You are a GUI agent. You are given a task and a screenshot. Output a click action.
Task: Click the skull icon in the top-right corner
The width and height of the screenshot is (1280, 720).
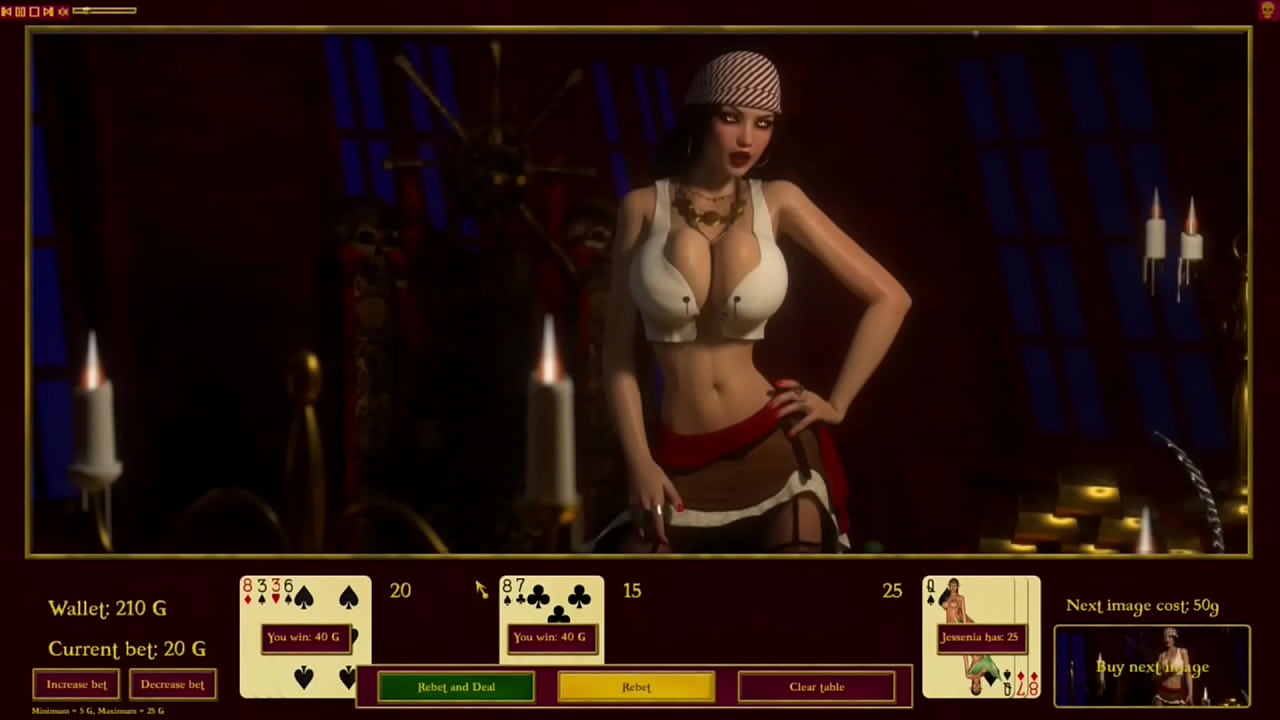coord(1268,10)
